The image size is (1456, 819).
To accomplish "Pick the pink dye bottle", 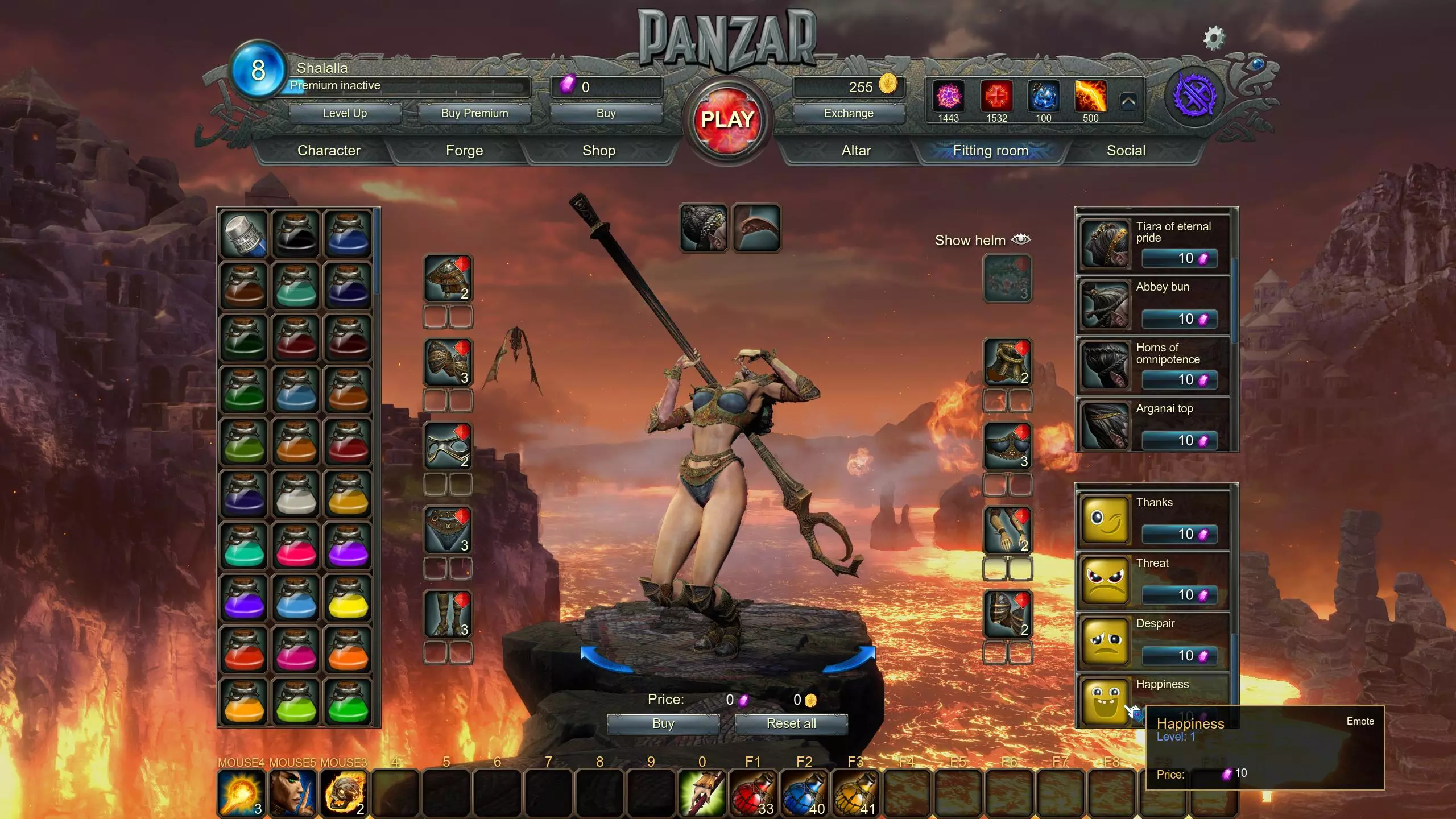I will pos(296,546).
